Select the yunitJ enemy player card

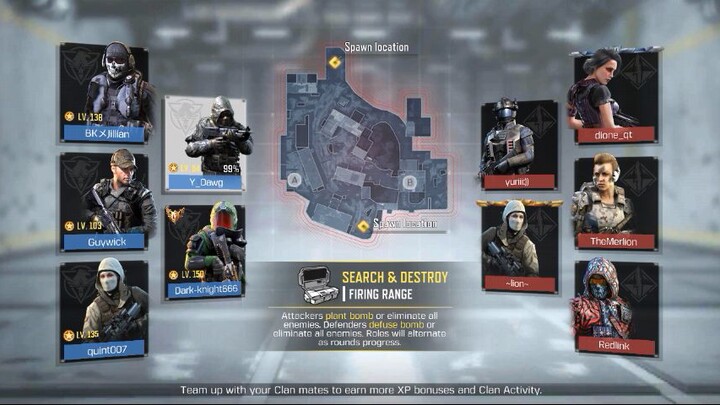[x=518, y=144]
